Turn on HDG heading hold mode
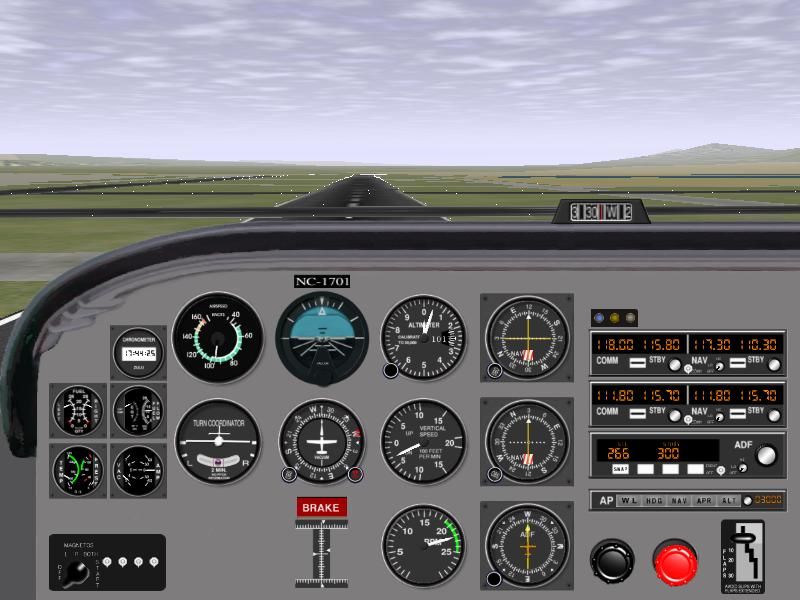 point(654,500)
